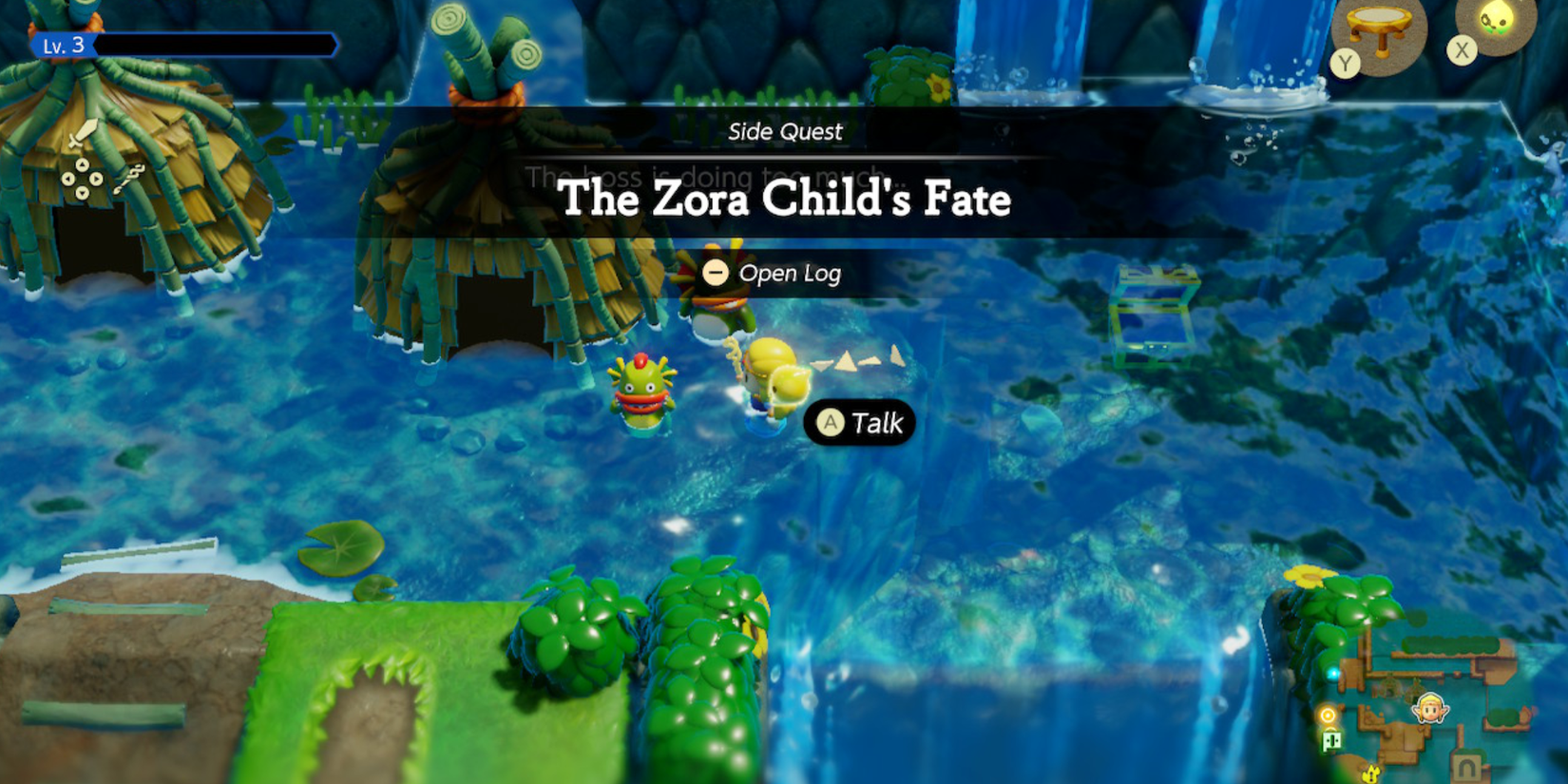Image resolution: width=1568 pixels, height=784 pixels.
Task: Click the quest title The Zora Child's Fate
Action: 785,200
